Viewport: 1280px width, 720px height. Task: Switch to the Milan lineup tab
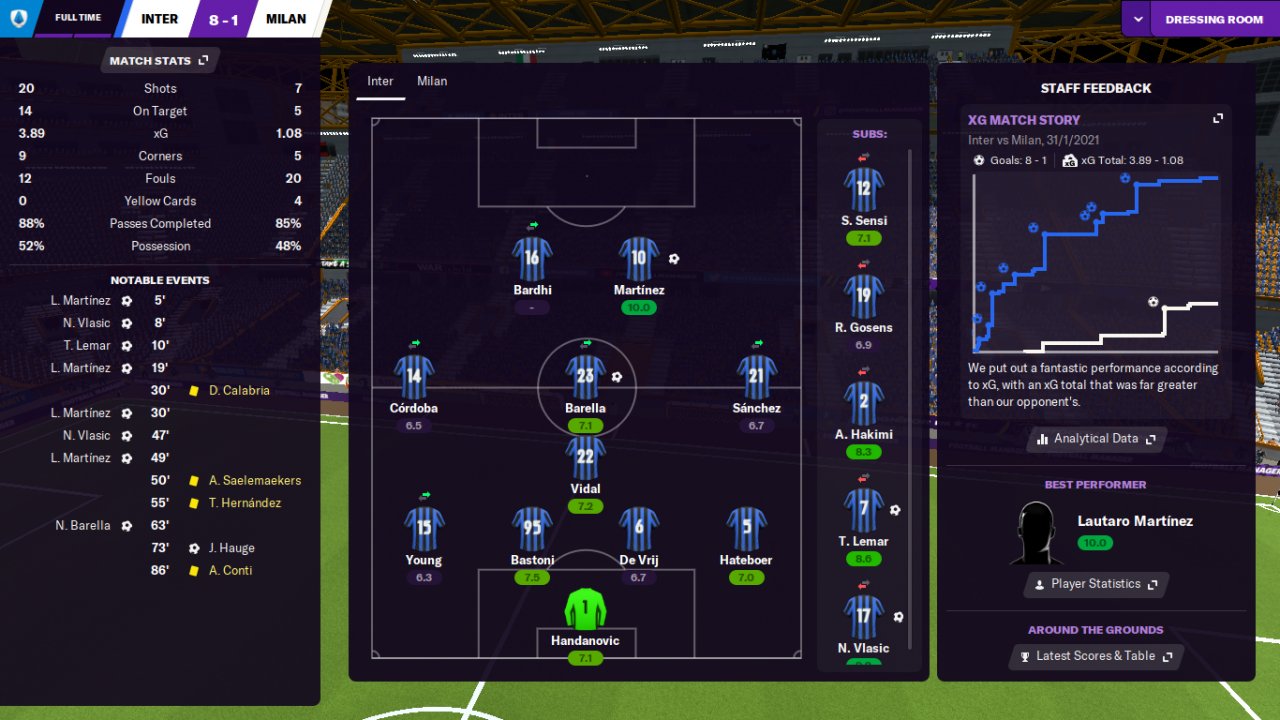(x=432, y=81)
